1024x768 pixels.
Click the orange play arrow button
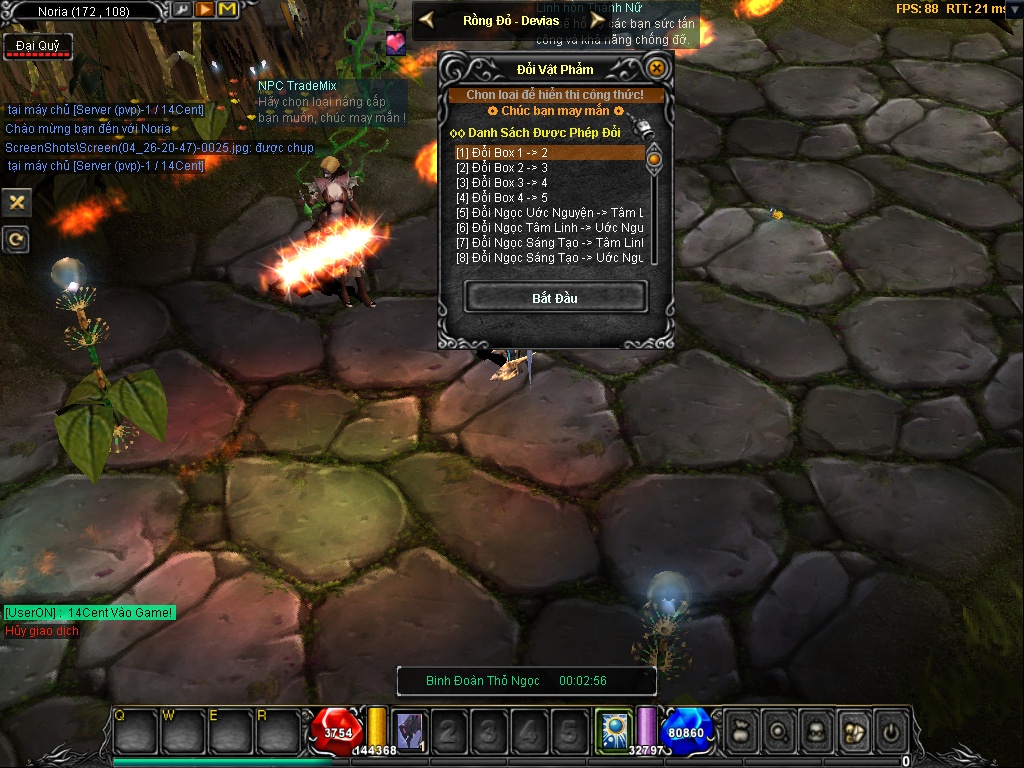click(204, 10)
